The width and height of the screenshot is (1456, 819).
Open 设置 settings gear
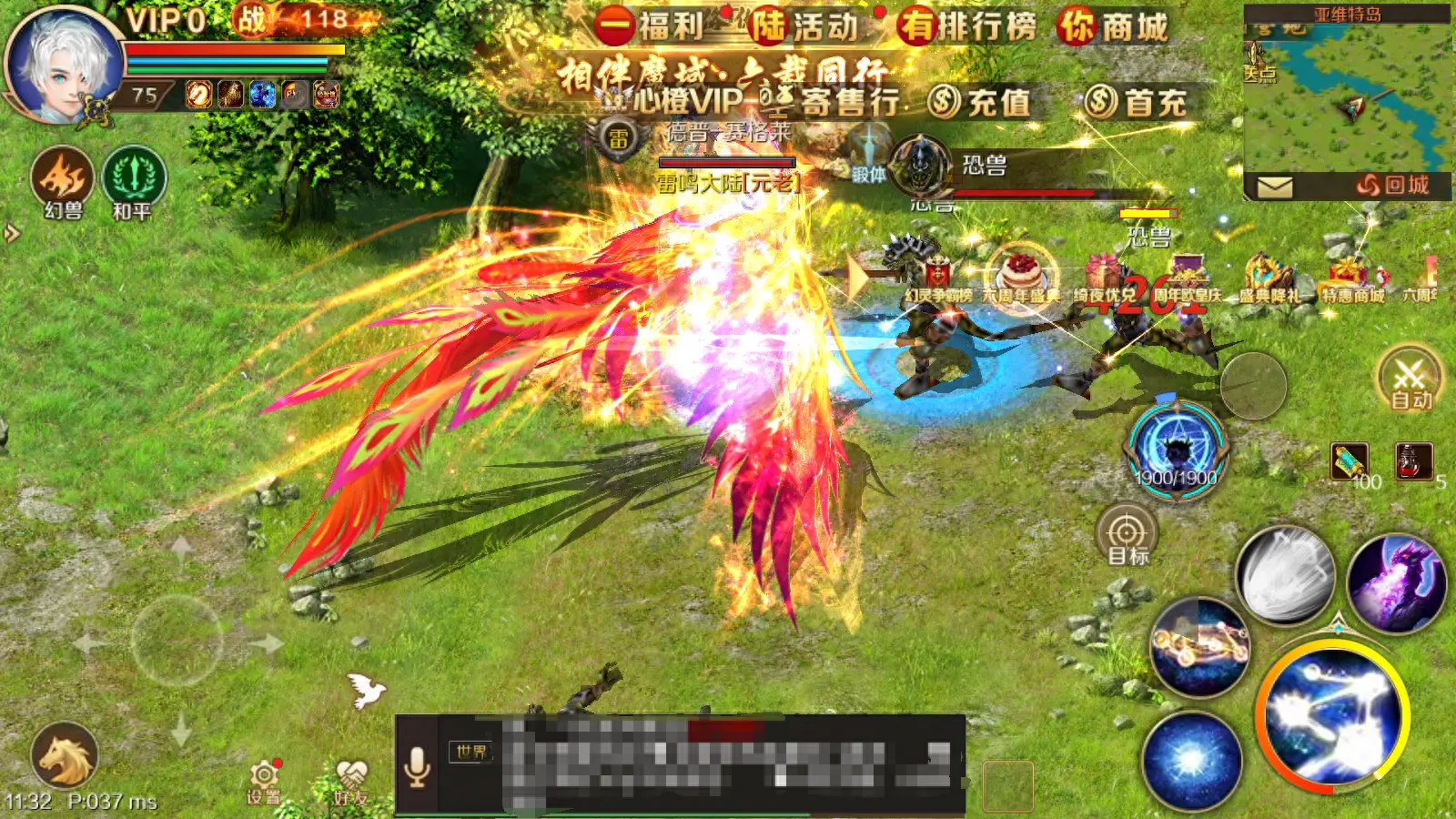263,779
